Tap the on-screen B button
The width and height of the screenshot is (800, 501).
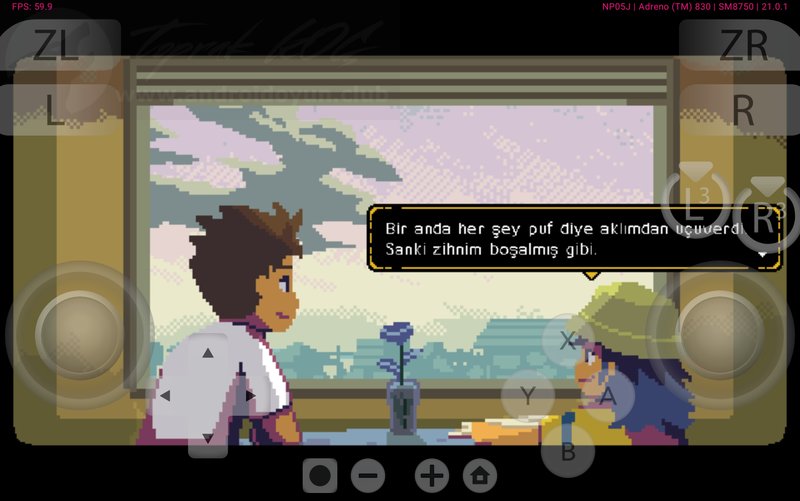pos(568,450)
